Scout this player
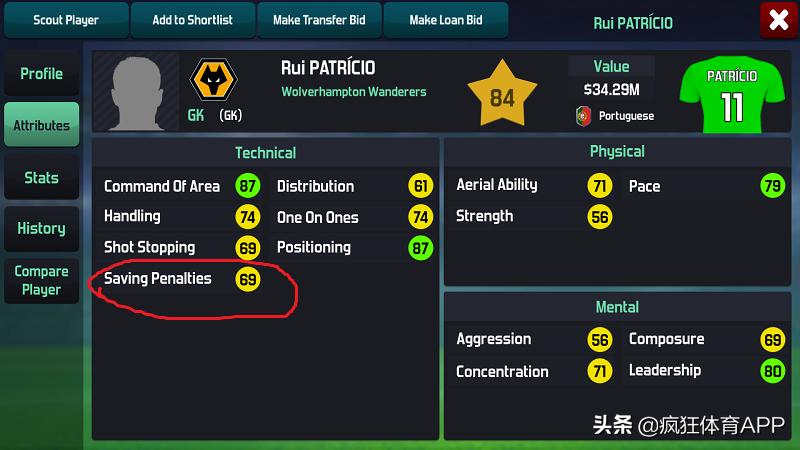The image size is (800, 450). 66,20
